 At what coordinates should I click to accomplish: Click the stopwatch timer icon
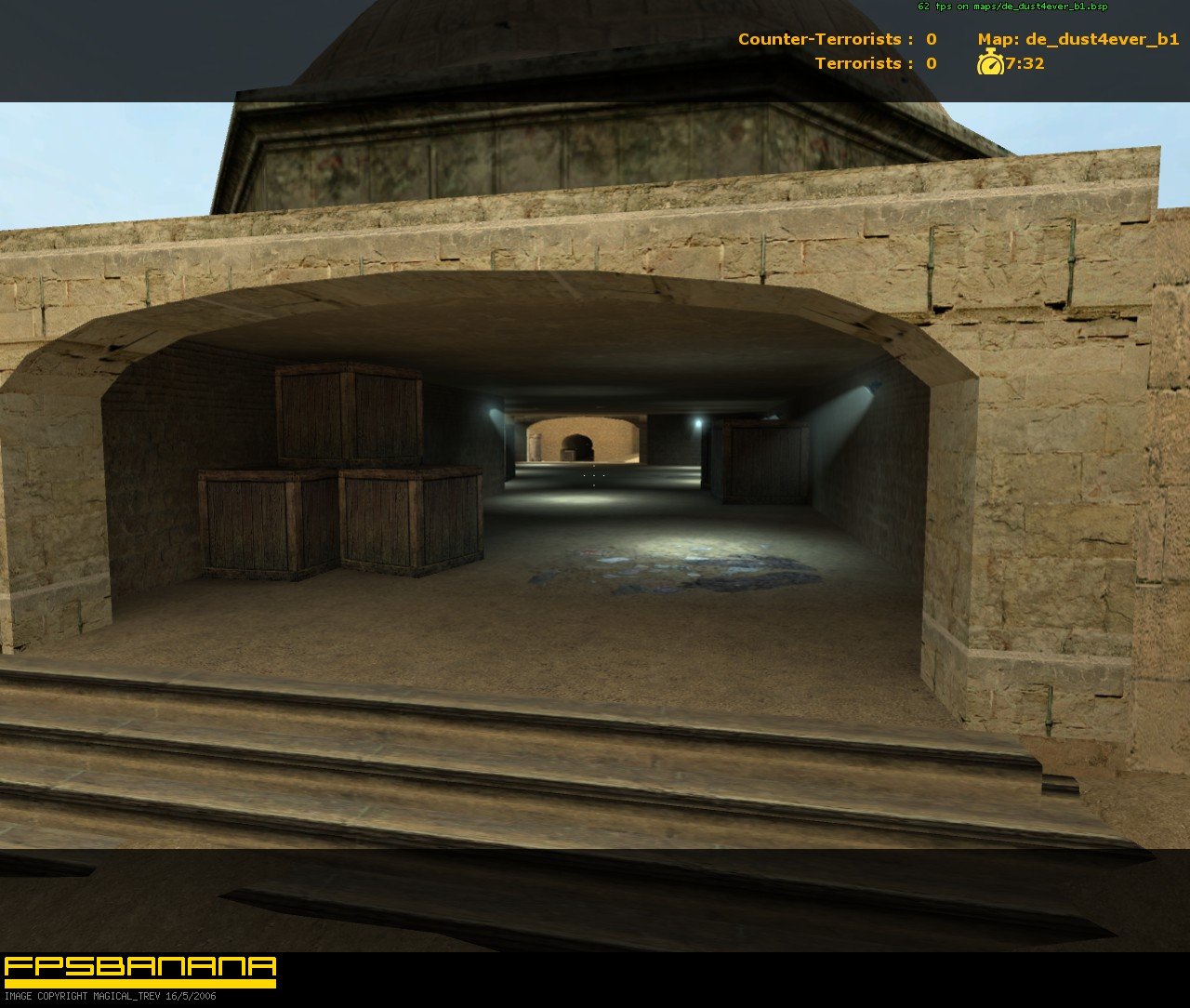click(x=990, y=64)
